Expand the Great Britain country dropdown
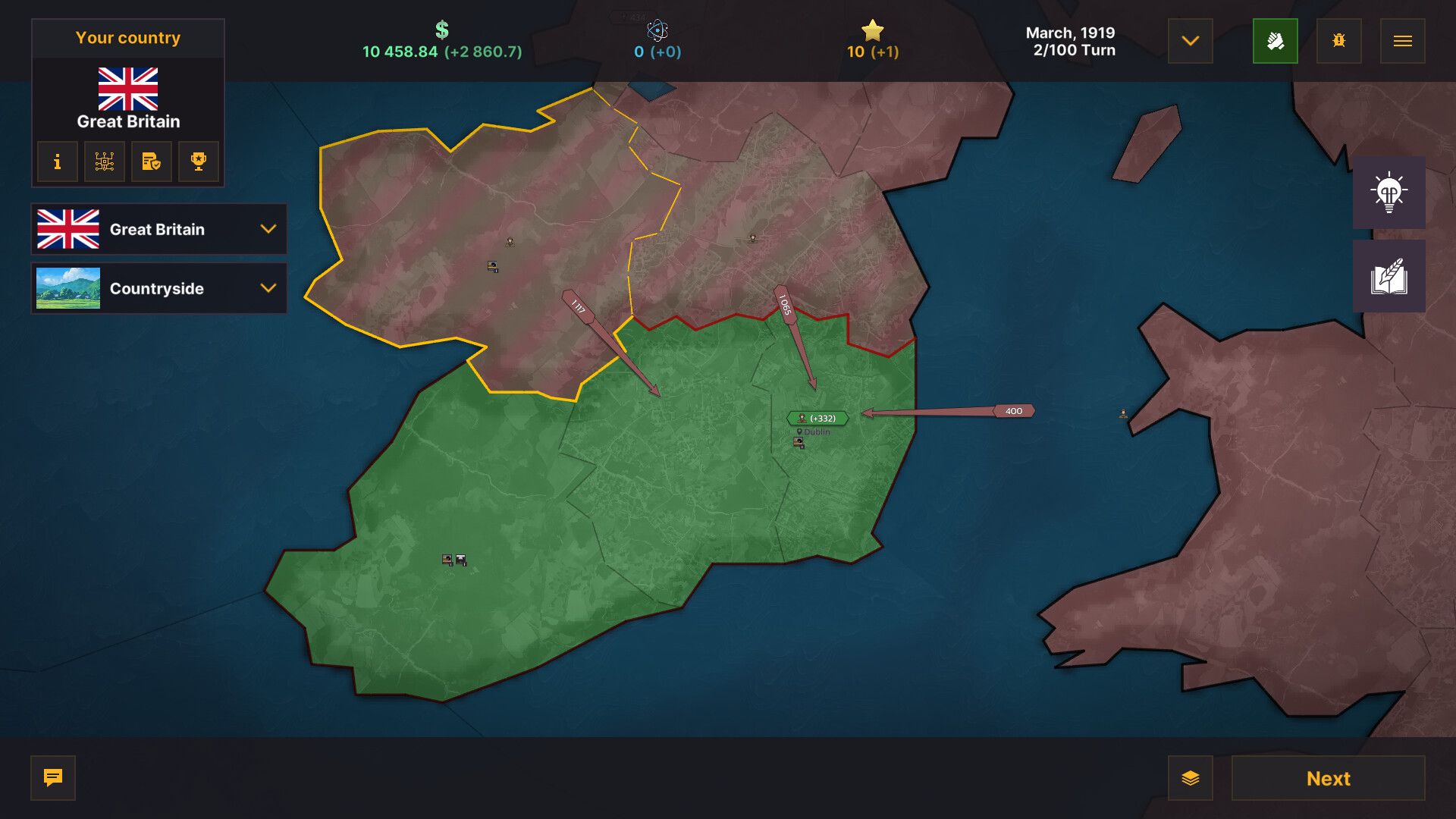The image size is (1456, 819). pyautogui.click(x=158, y=229)
